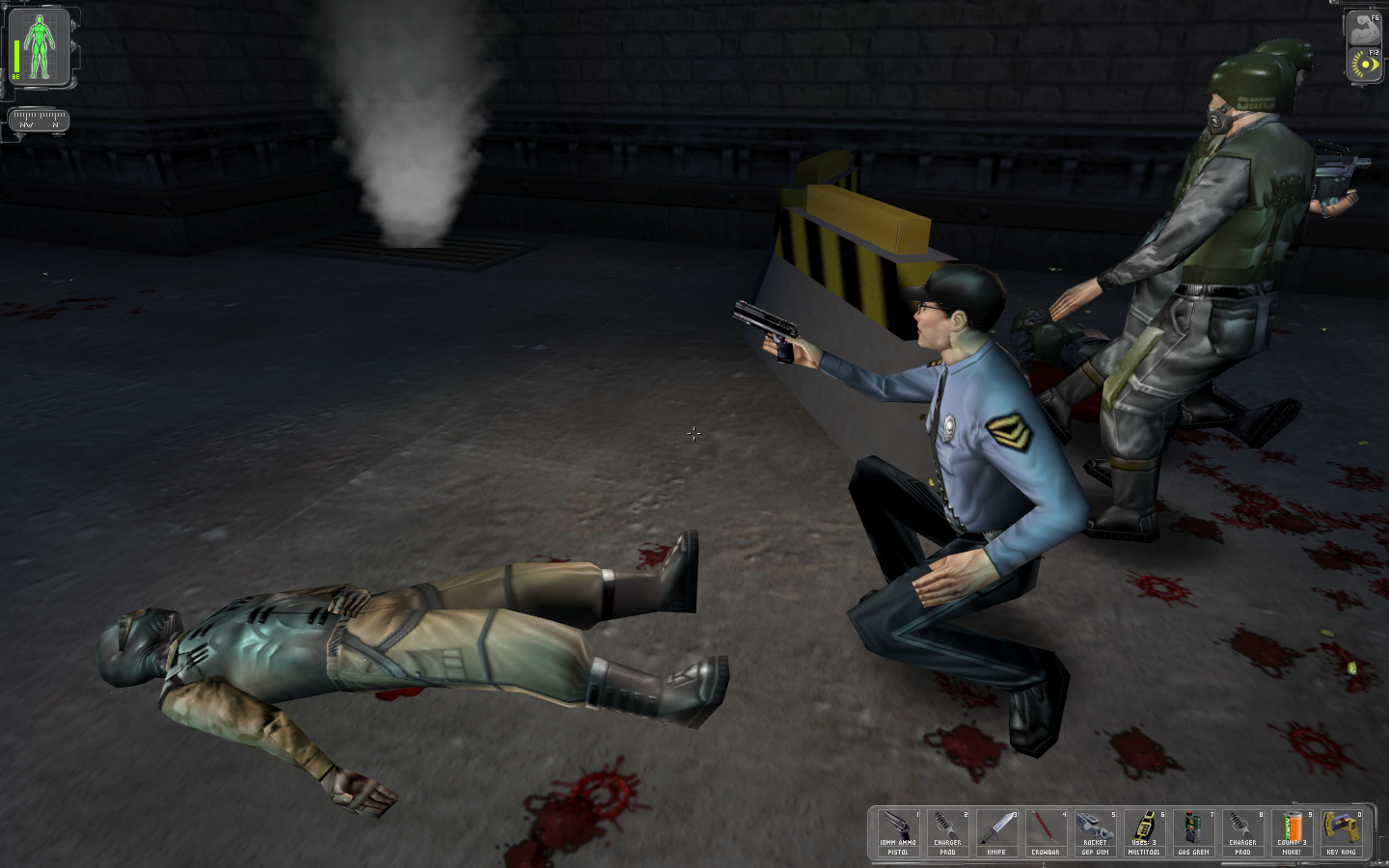This screenshot has height=868, width=1389.
Task: Open the Key Ring slot
Action: [x=1341, y=832]
